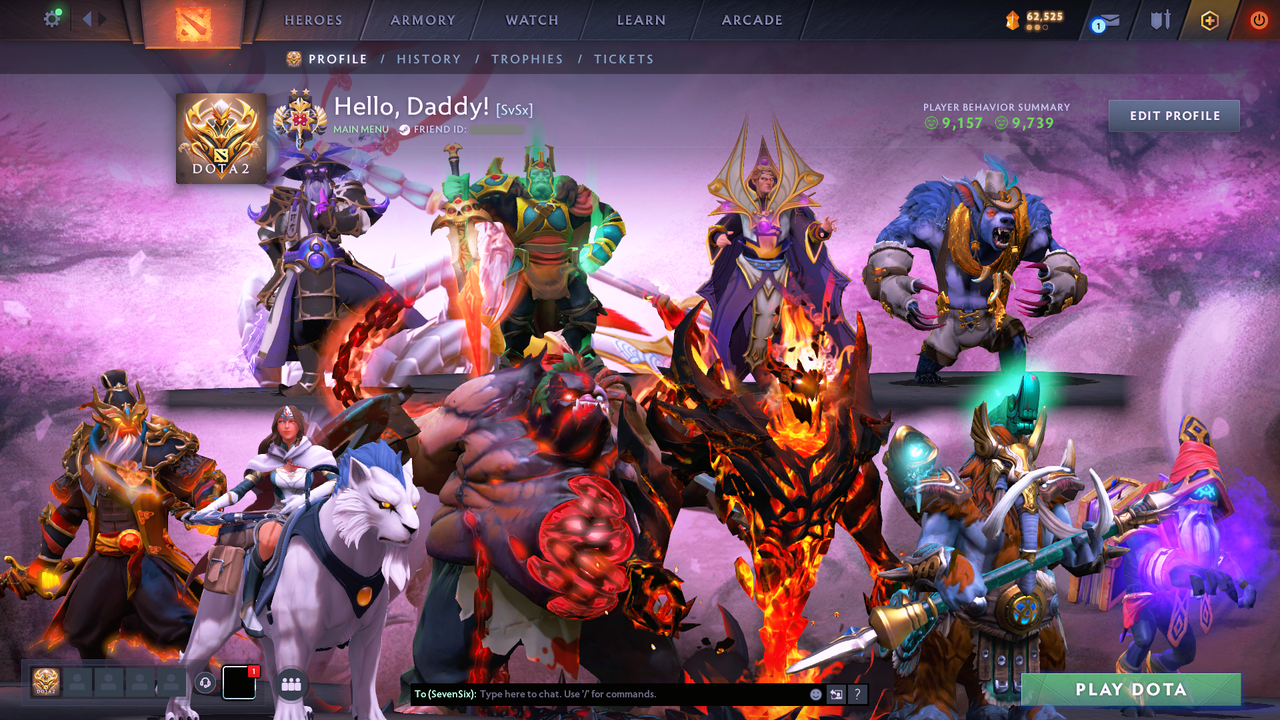The image size is (1280, 720).
Task: Click the chat text input field
Action: 600,693
